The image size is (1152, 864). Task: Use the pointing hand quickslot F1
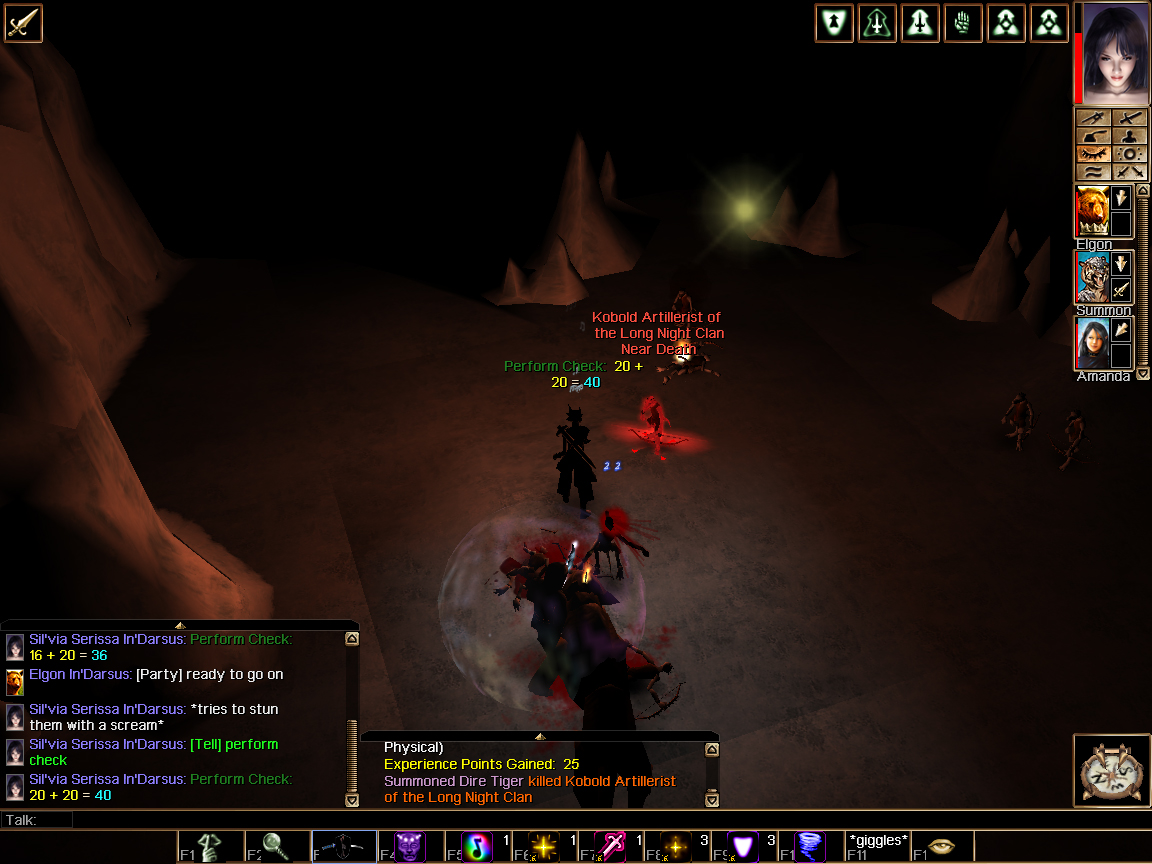210,847
